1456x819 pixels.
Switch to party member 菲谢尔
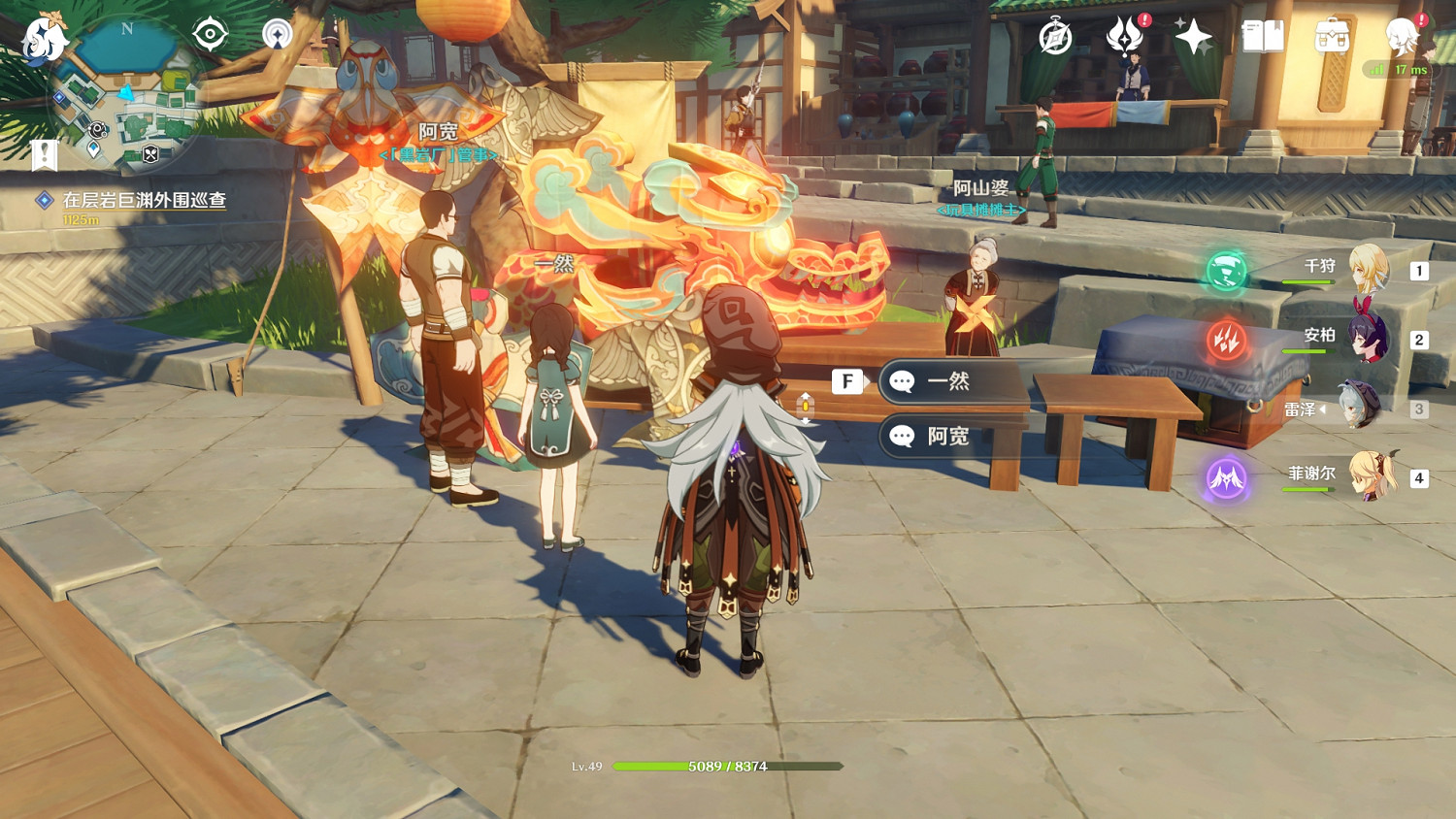tap(1369, 475)
